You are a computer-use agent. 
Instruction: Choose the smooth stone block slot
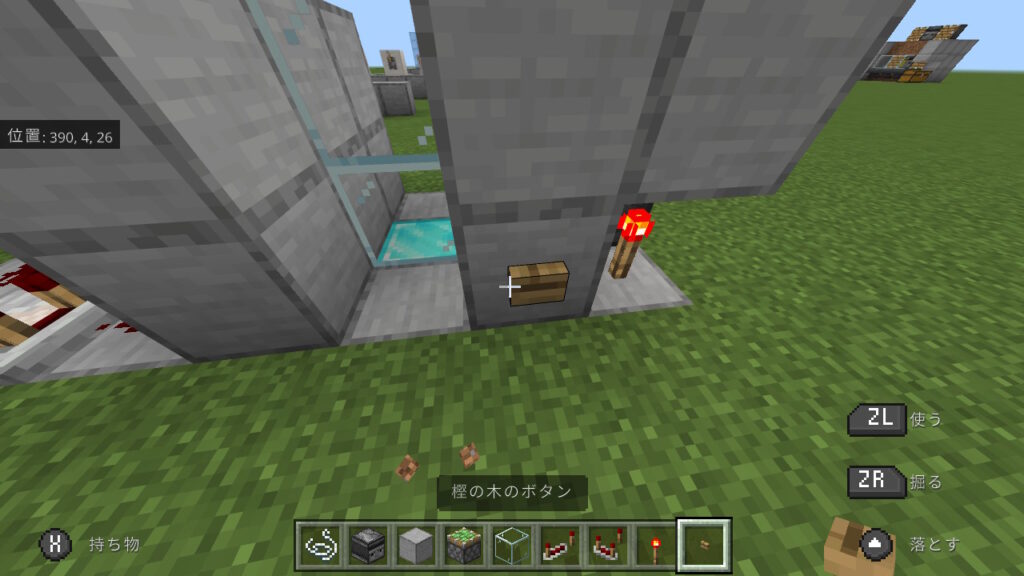coord(415,546)
